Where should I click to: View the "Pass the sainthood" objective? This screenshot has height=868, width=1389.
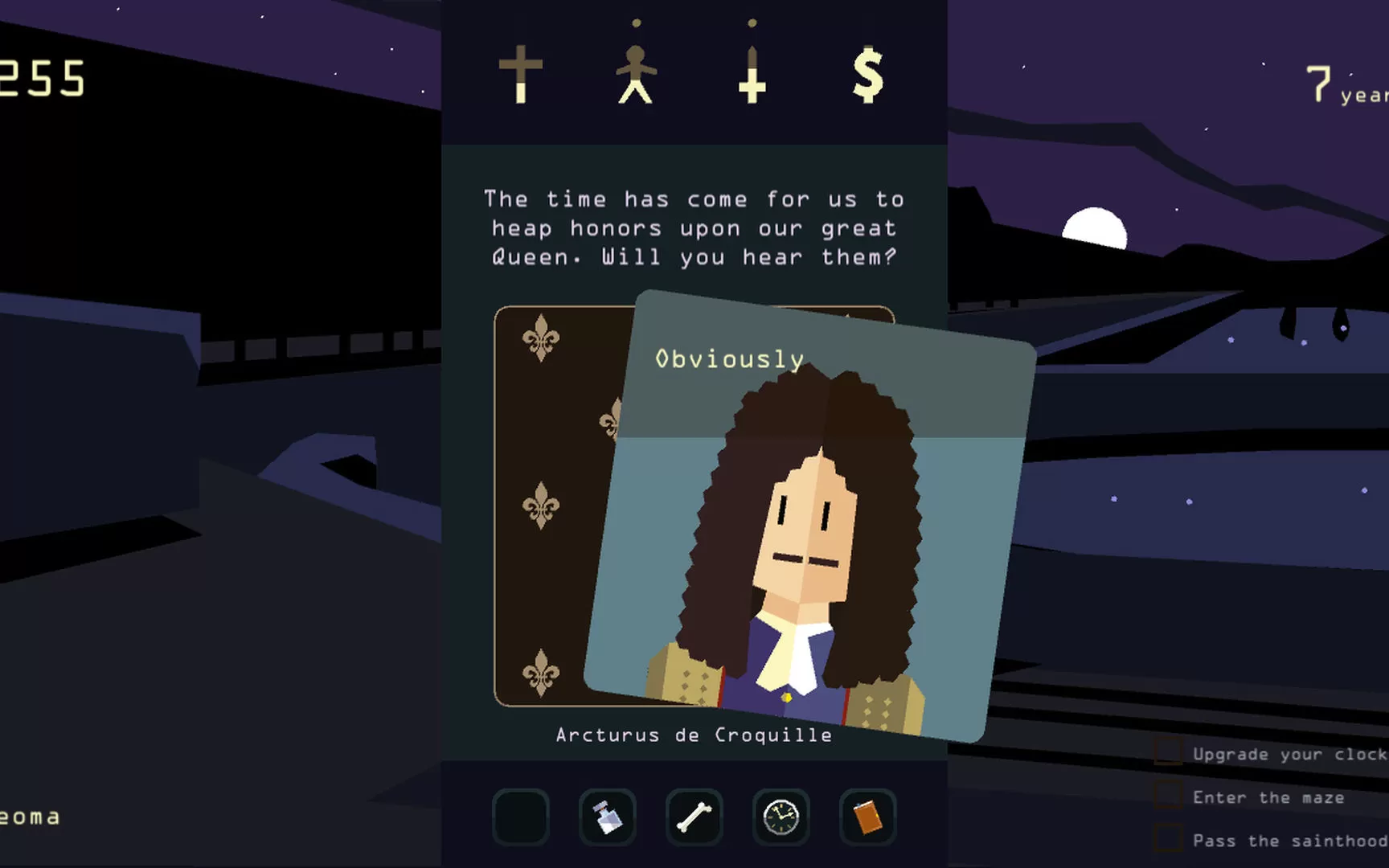1288,841
